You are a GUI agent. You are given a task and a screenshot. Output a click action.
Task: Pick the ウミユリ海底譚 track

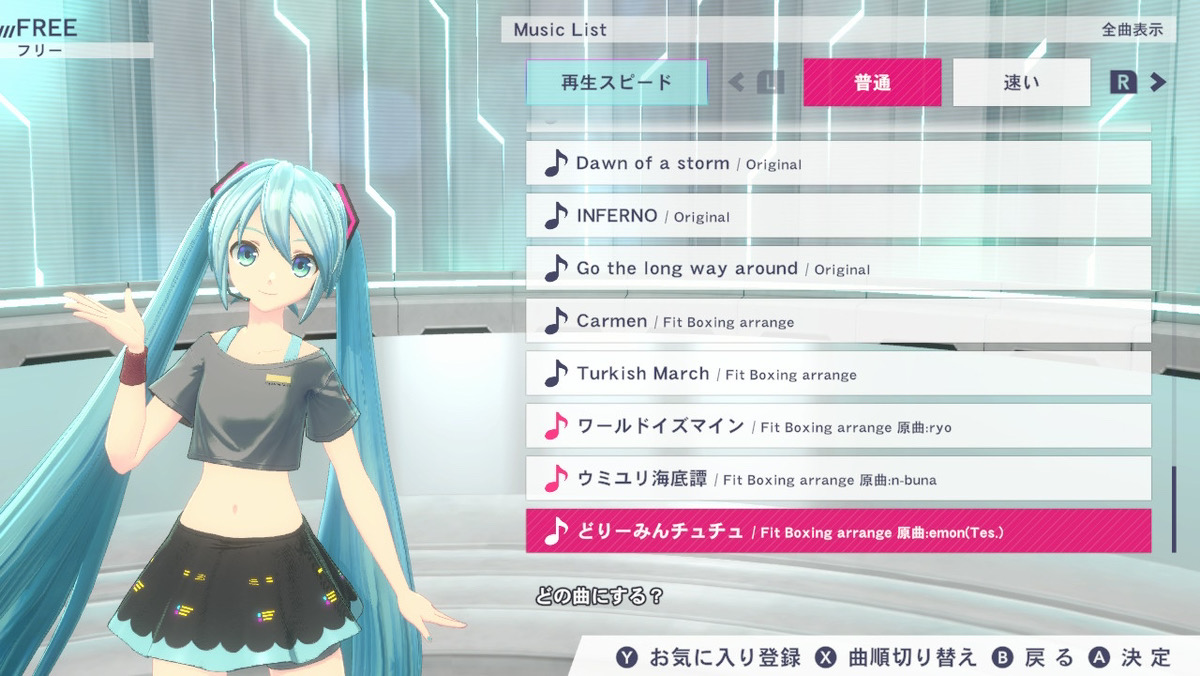(x=838, y=479)
